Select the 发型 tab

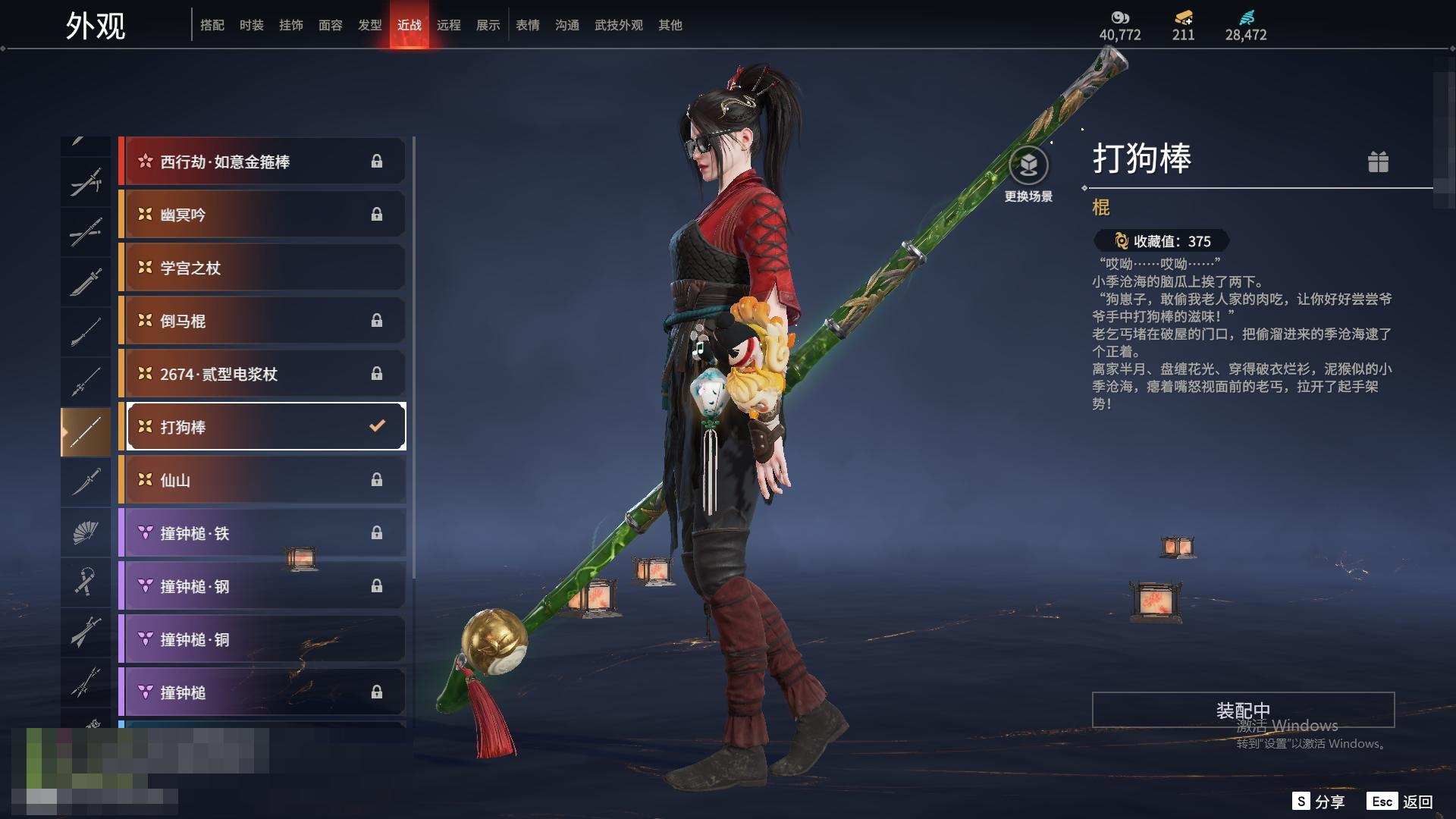pos(369,25)
